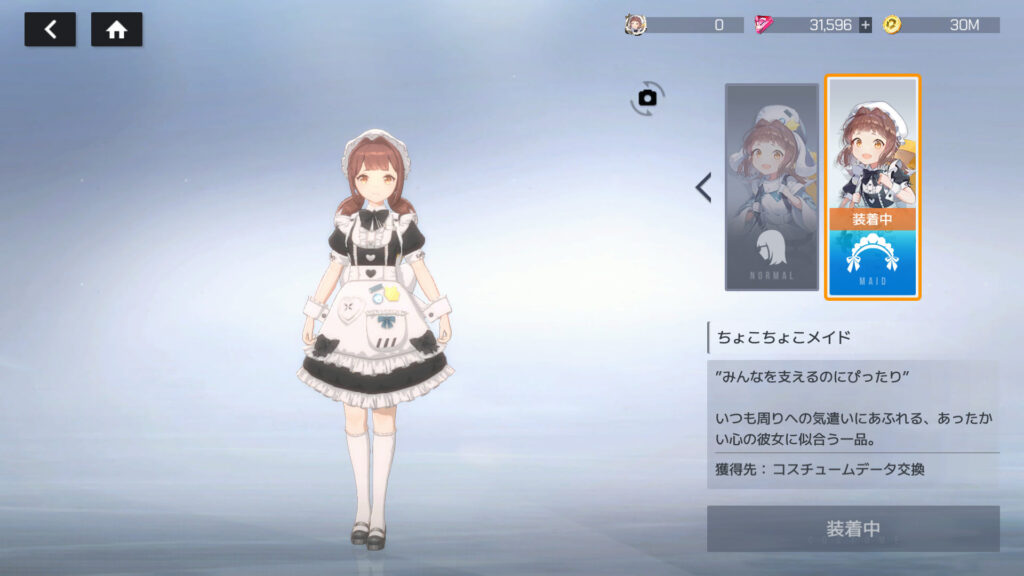
Task: Select the MAID costume card
Action: (x=872, y=187)
